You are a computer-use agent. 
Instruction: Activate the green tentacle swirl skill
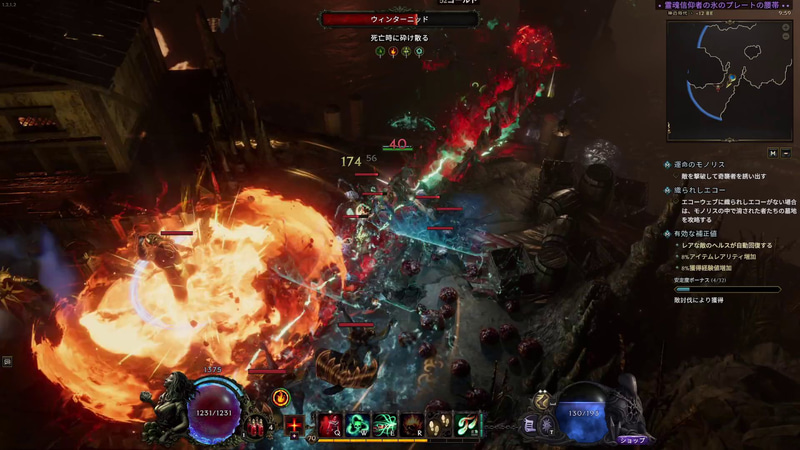pyautogui.click(x=385, y=425)
